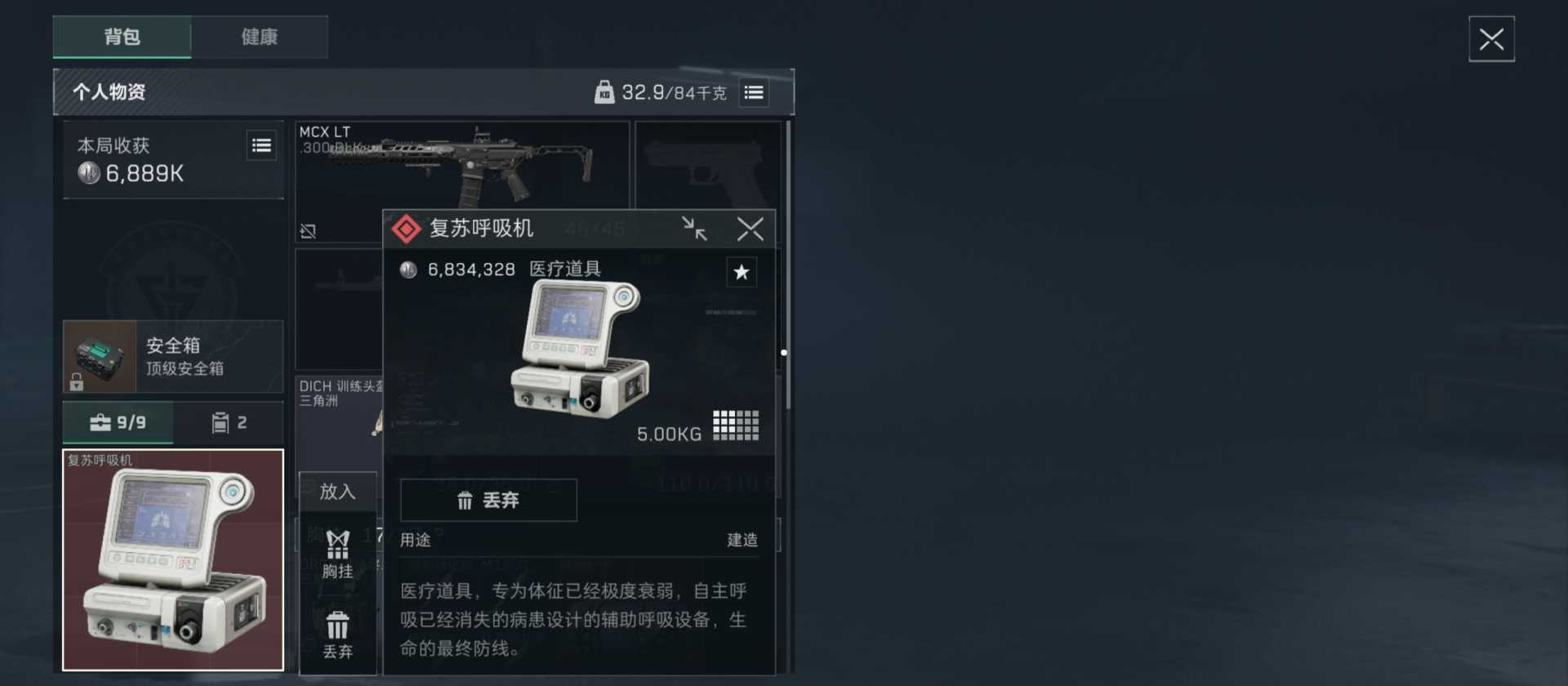Click the 丢弃 discard button in the popup
The width and height of the screenshot is (1568, 686).
point(488,501)
